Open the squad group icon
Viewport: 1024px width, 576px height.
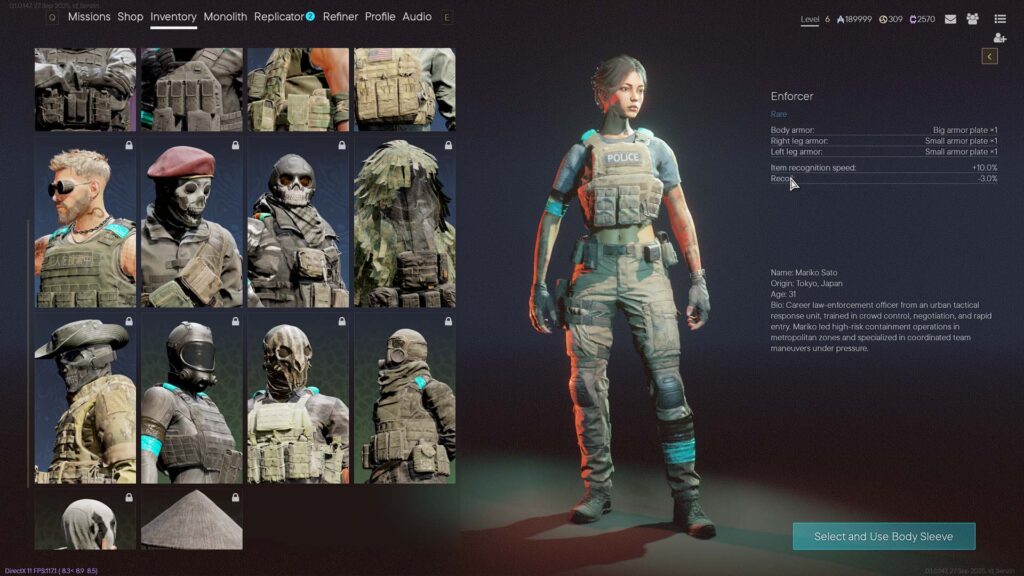pyautogui.click(x=972, y=19)
